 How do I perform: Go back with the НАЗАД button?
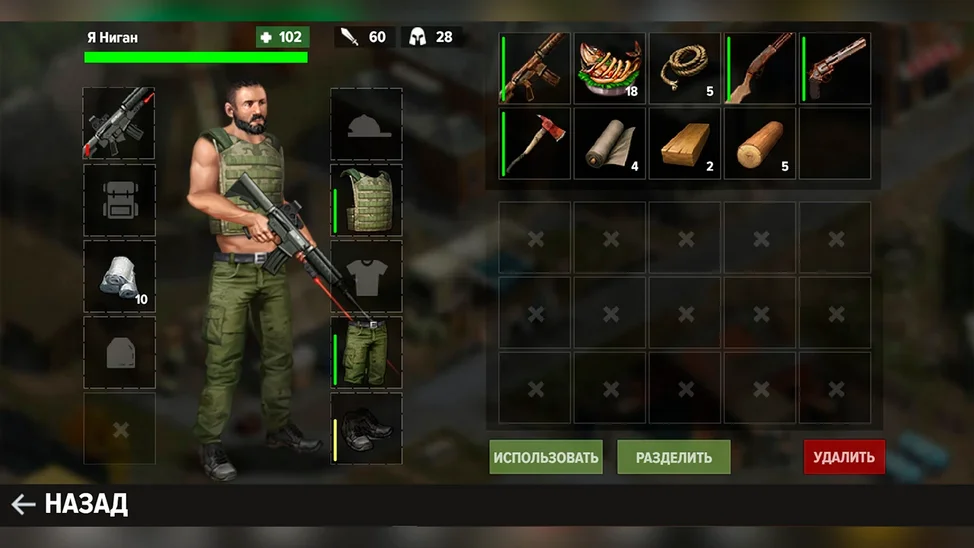pos(70,505)
